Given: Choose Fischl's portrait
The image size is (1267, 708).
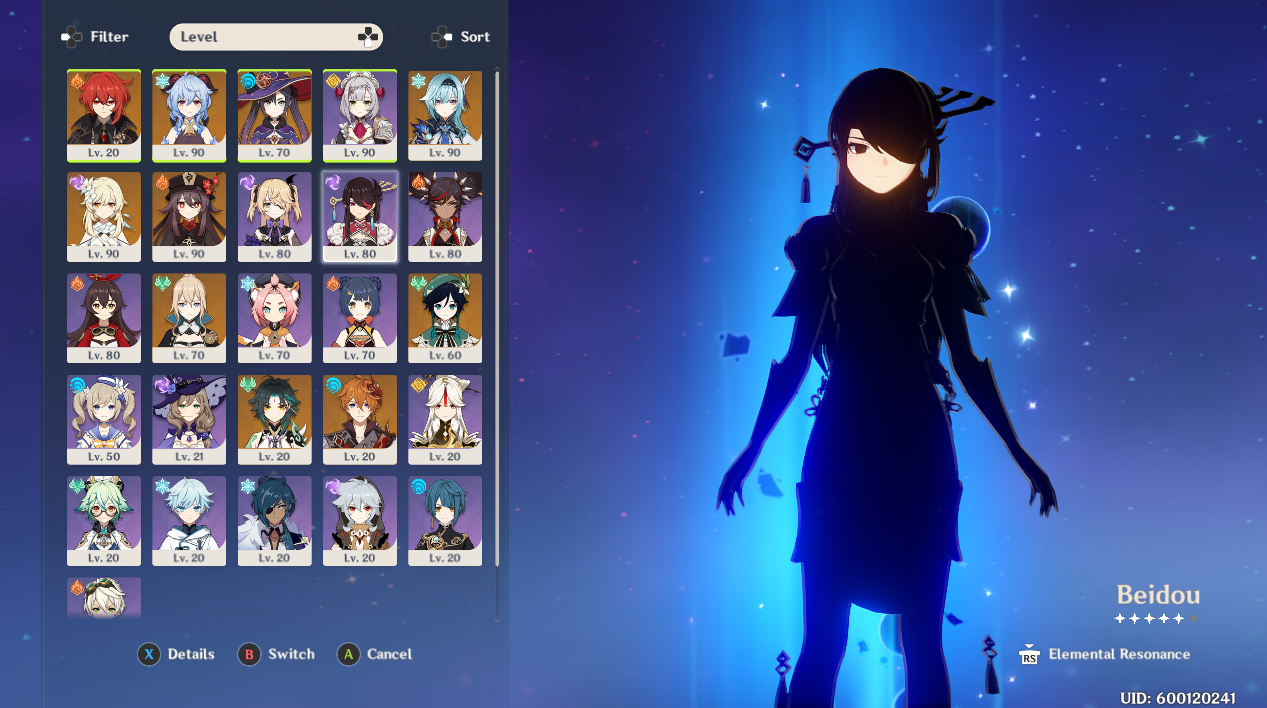Looking at the screenshot, I should pyautogui.click(x=274, y=217).
